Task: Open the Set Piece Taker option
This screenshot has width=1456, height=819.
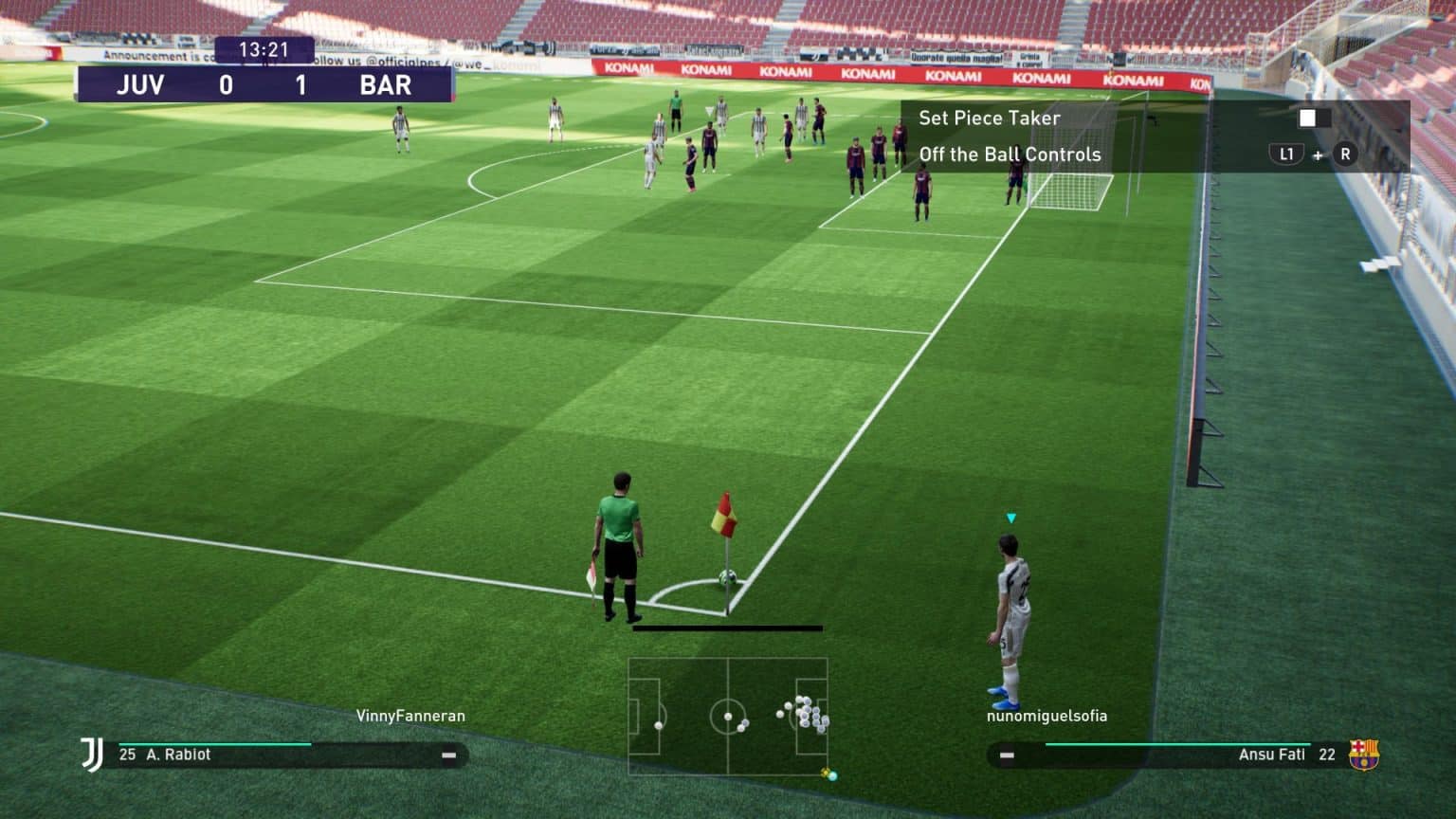Action: 991,118
